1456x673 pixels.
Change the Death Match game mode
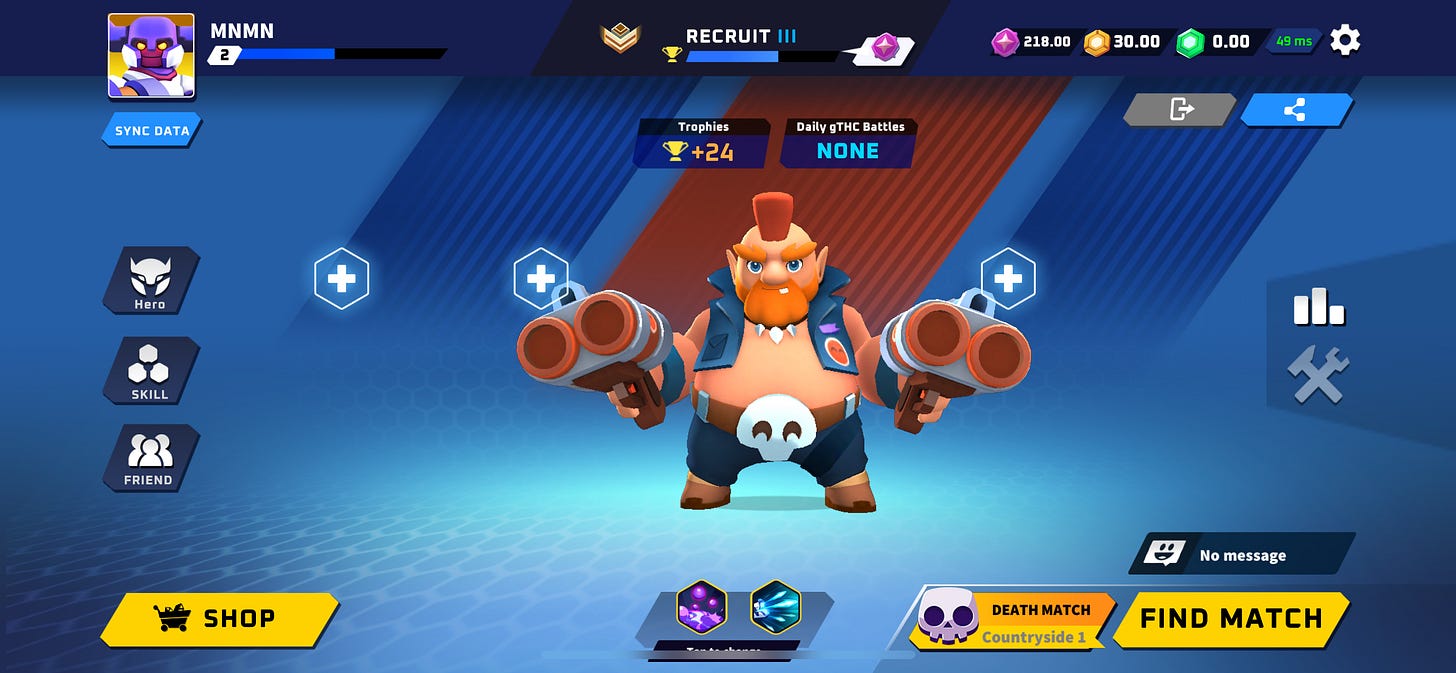pos(1011,620)
